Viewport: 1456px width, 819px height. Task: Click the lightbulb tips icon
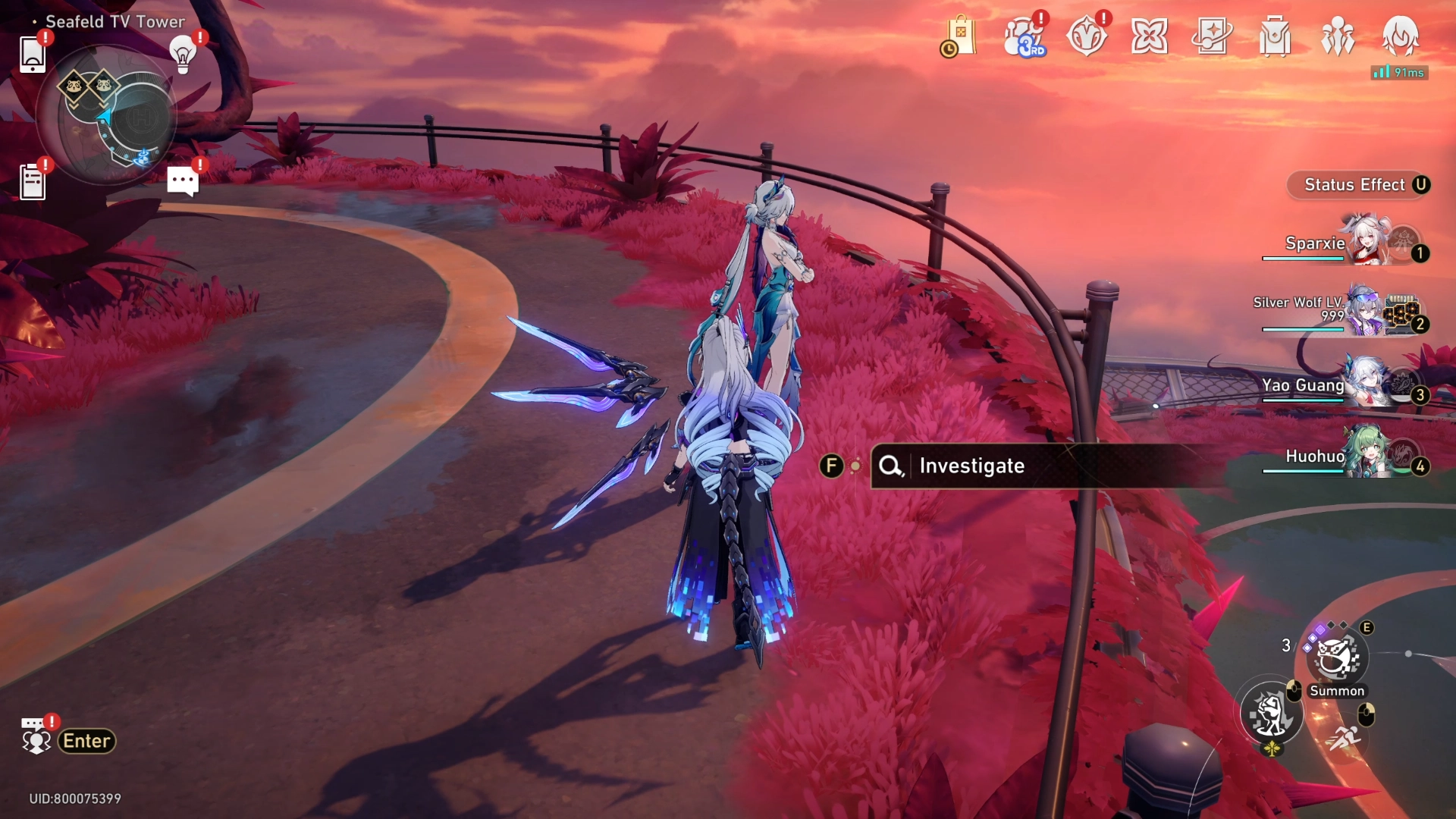(183, 55)
